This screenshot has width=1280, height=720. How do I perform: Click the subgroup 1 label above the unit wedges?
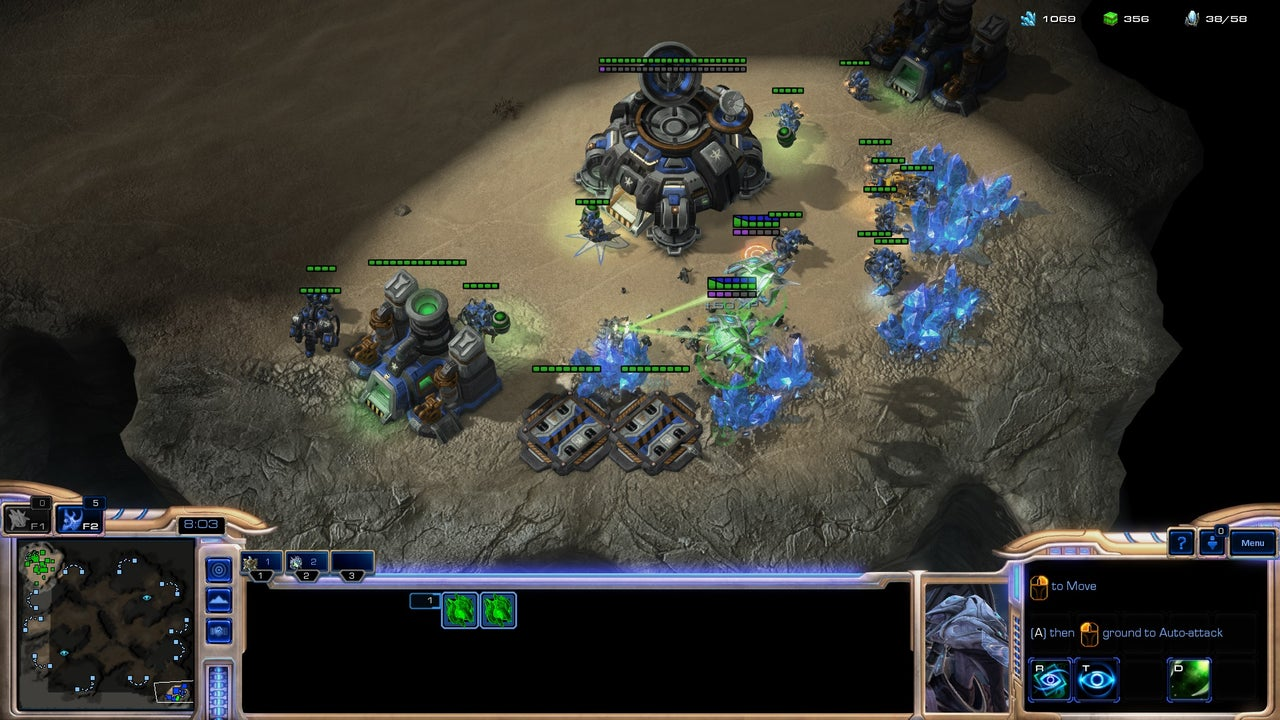(x=425, y=600)
